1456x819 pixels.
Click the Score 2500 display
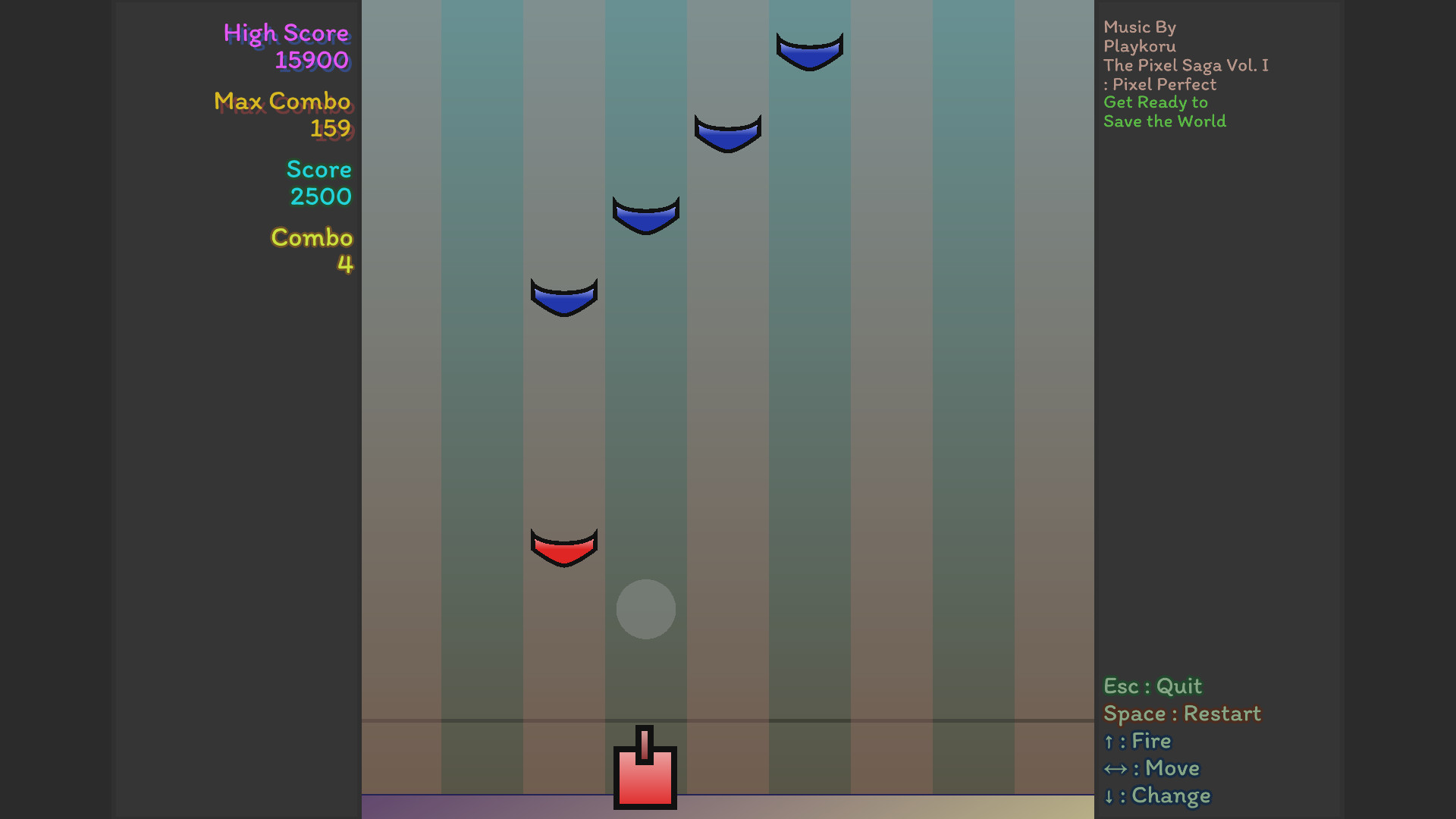[x=318, y=182]
